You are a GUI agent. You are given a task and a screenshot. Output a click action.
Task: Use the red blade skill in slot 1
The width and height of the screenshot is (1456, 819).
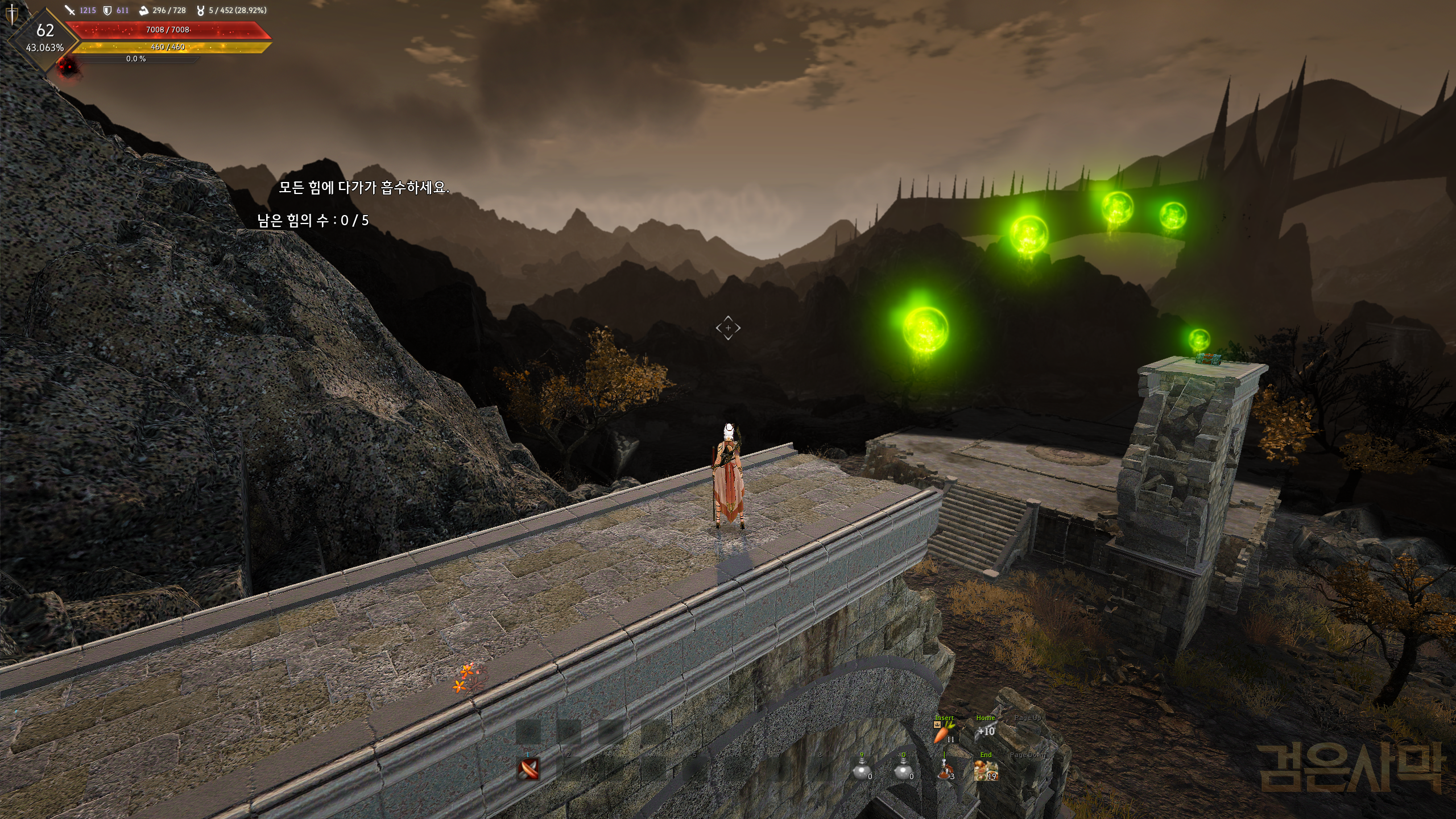click(529, 769)
